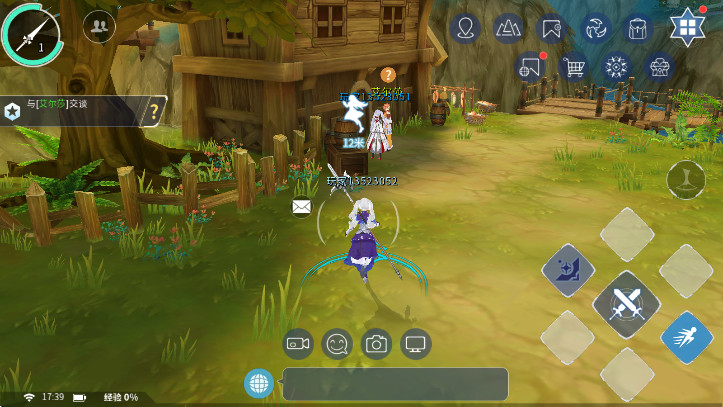Screen dimensions: 723x407
Task: Open the envelope mail notification
Action: click(302, 207)
